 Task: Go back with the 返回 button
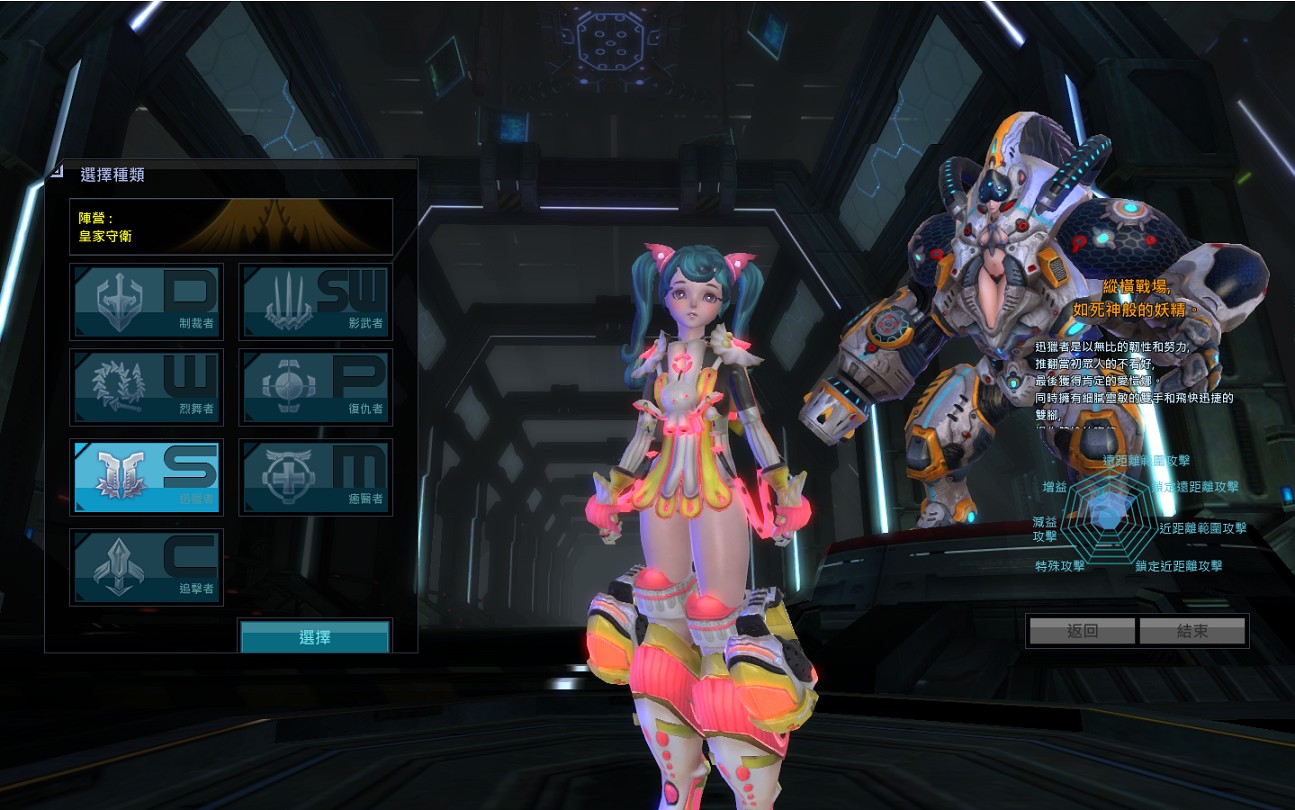[1082, 631]
